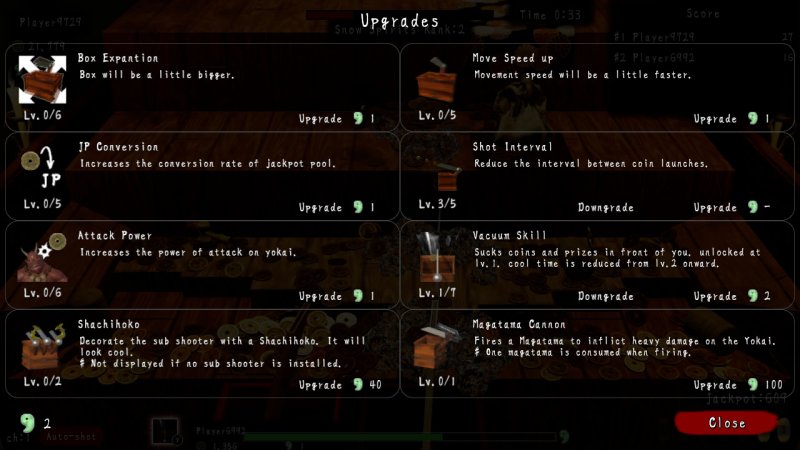Select the Attack Power yokai icon
Viewport: 800px width, 450px height.
41,258
